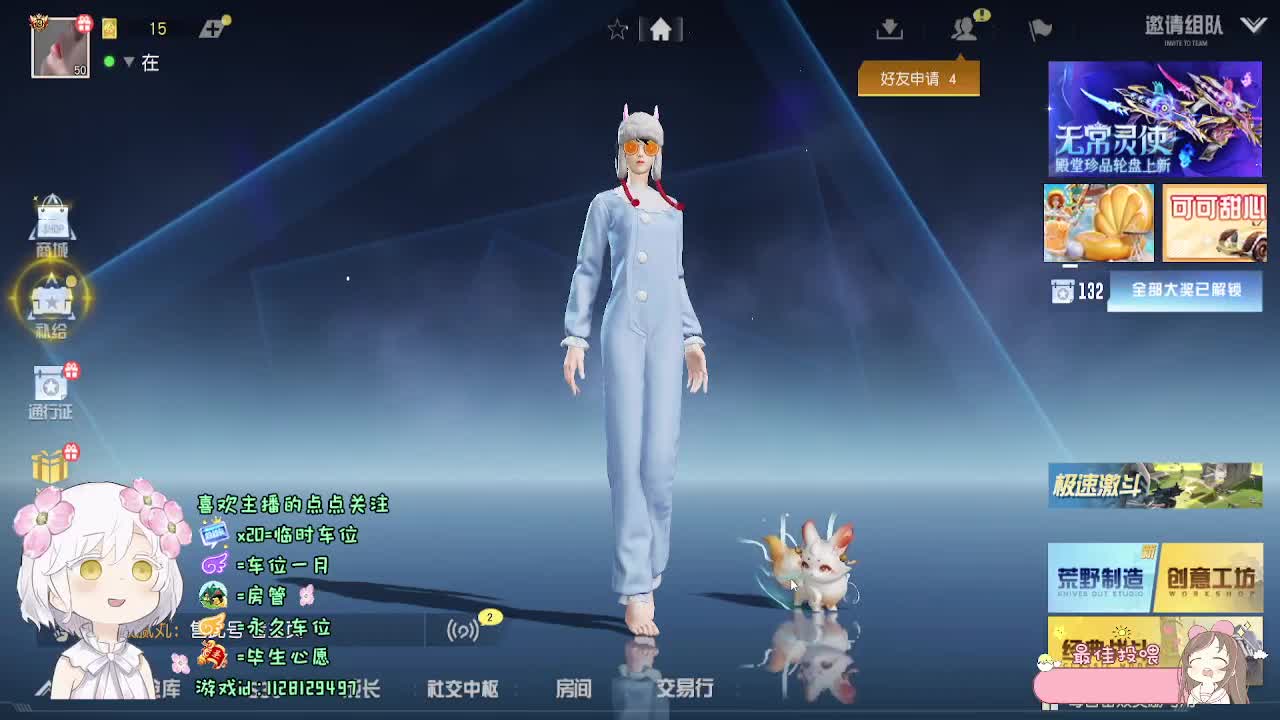Click the home icon in the top bar

[660, 30]
